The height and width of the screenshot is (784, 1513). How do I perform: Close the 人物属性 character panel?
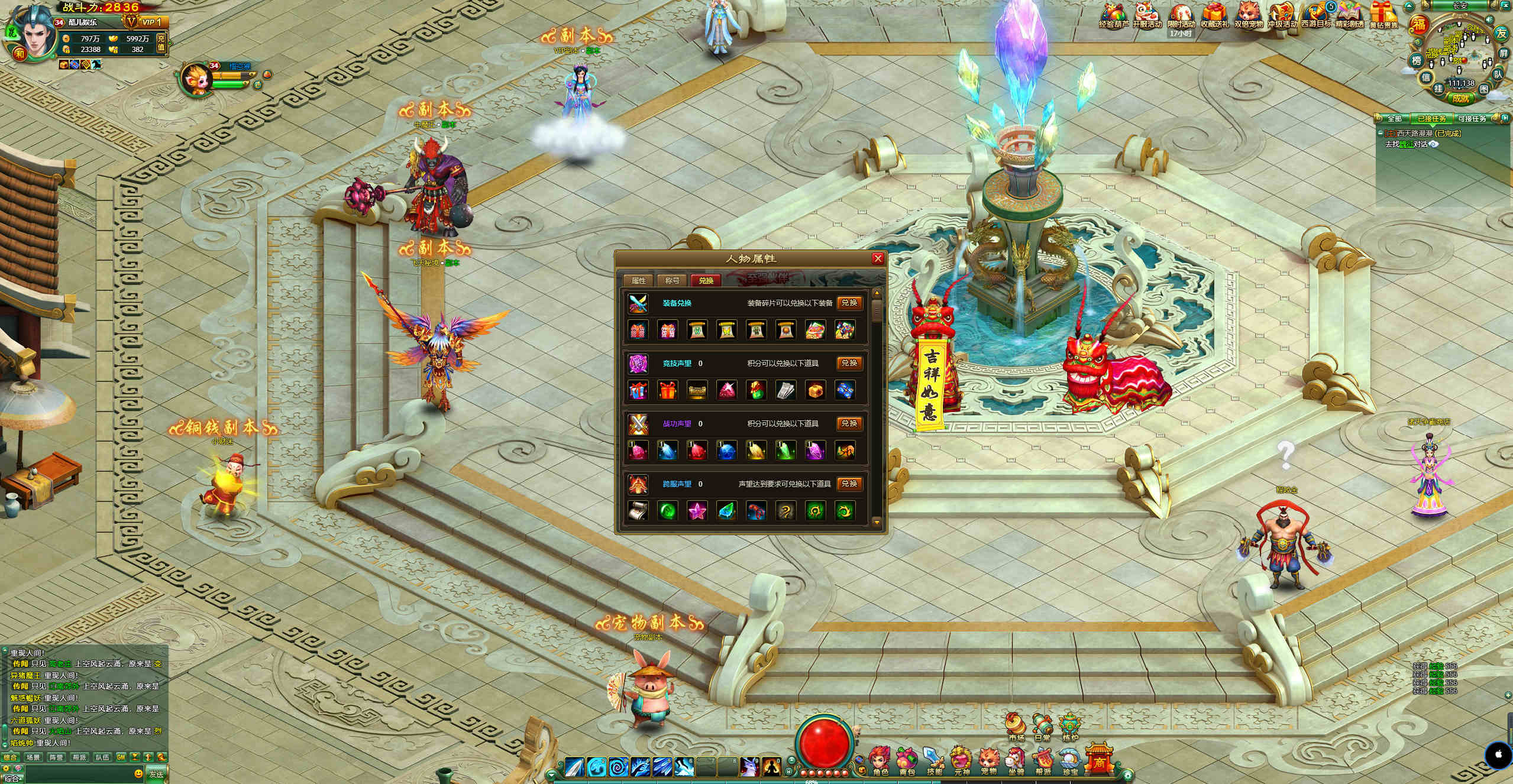(878, 258)
